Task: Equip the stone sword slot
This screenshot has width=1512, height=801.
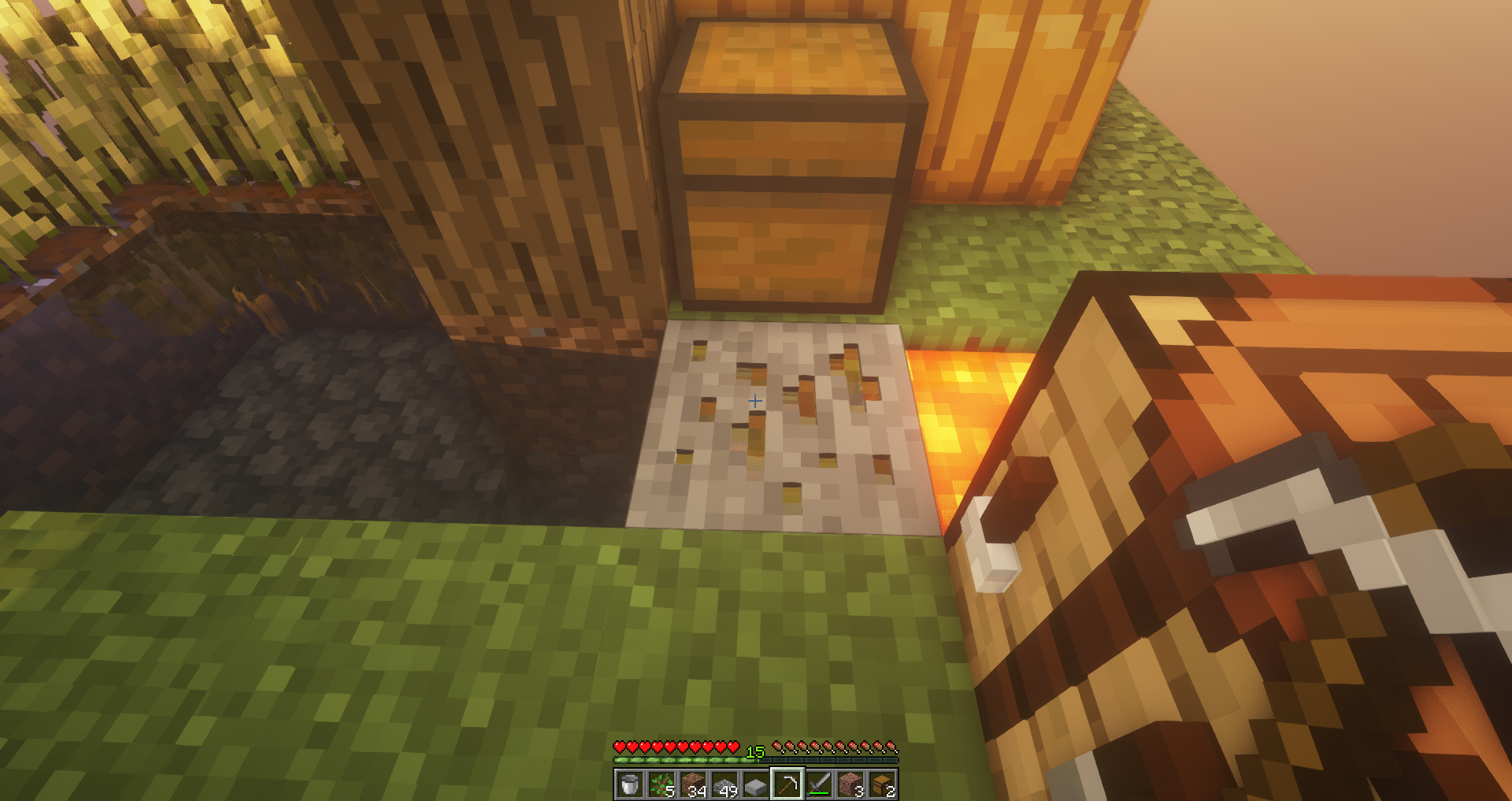Action: coord(819,784)
